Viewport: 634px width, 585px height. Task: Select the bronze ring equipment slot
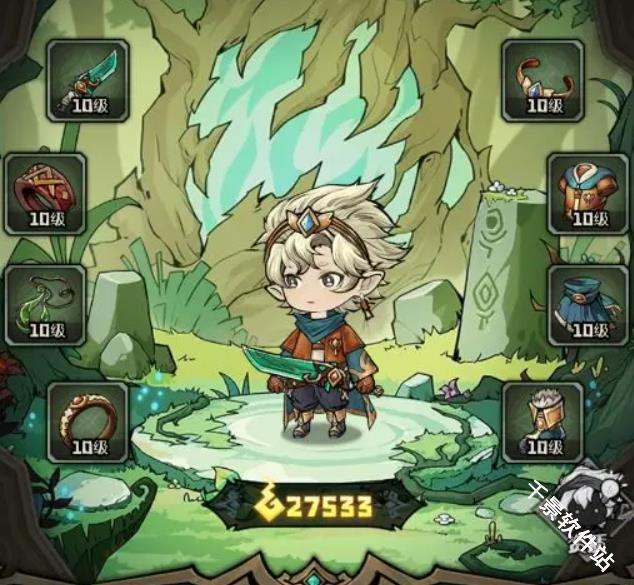point(87,420)
